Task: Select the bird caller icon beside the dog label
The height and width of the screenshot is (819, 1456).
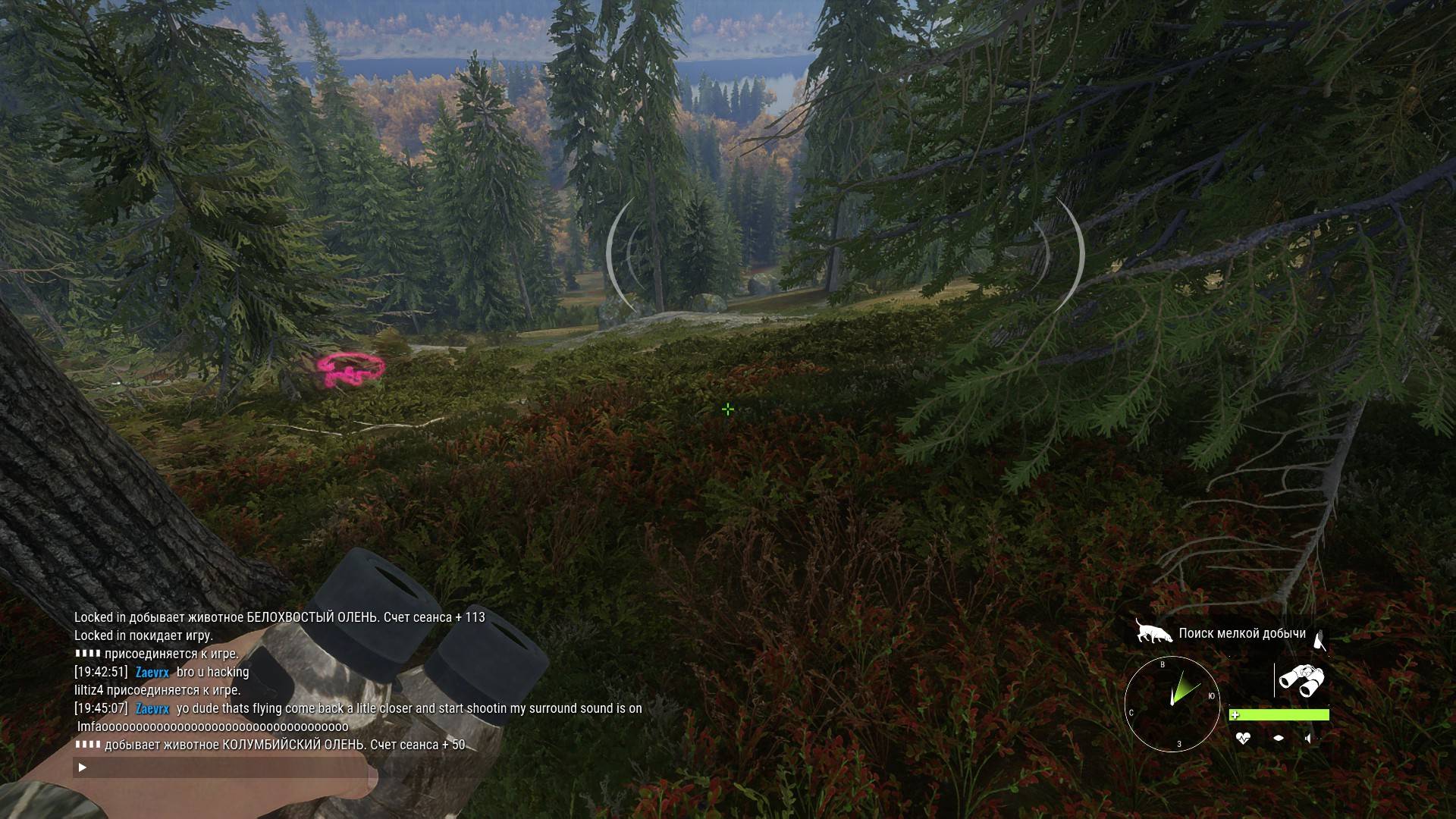Action: [1319, 639]
